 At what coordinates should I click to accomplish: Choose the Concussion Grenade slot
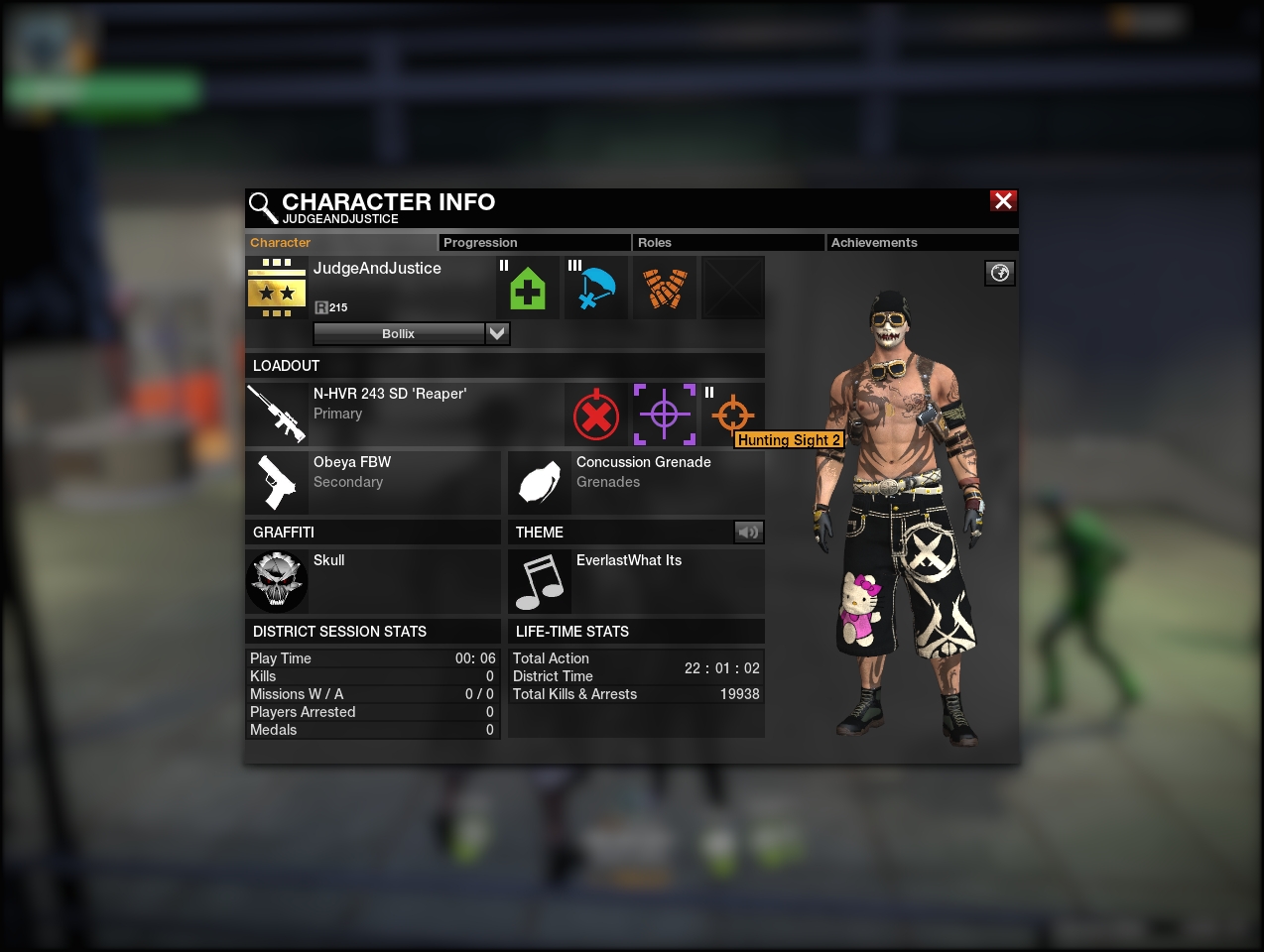[636, 482]
